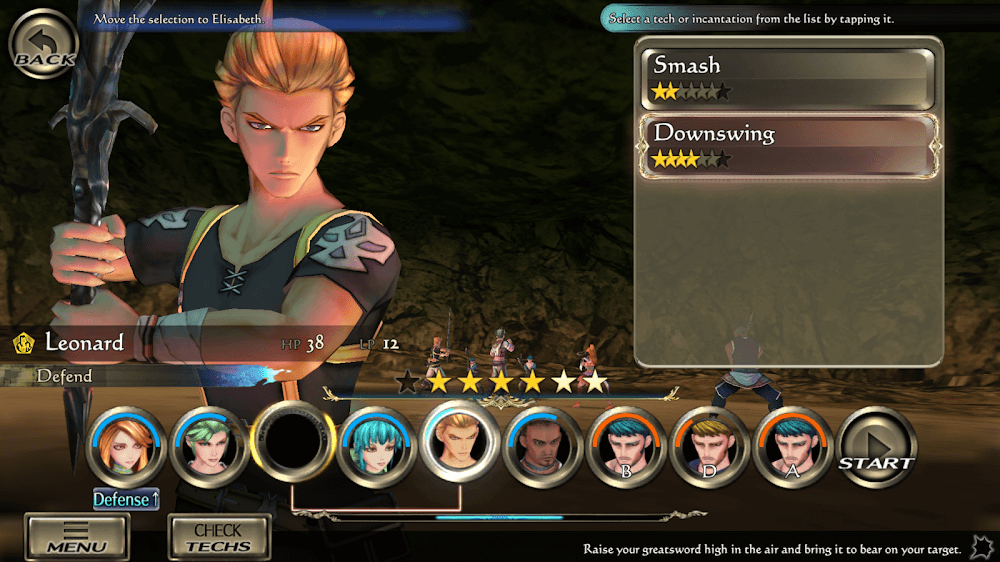Open the MENU button
1000x562 pixels.
[x=76, y=536]
